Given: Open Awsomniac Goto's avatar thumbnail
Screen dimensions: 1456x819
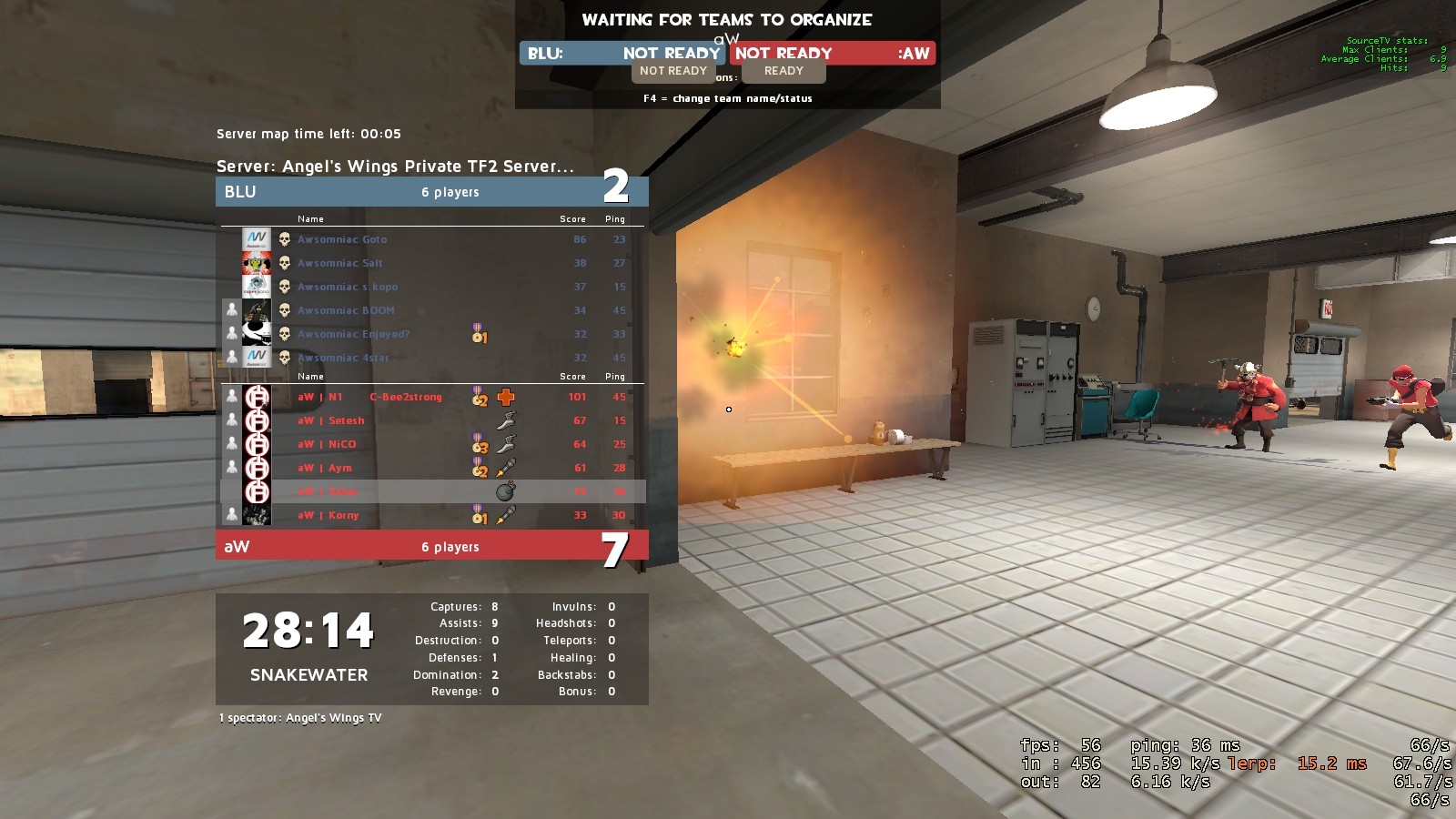Looking at the screenshot, I should pos(257,239).
